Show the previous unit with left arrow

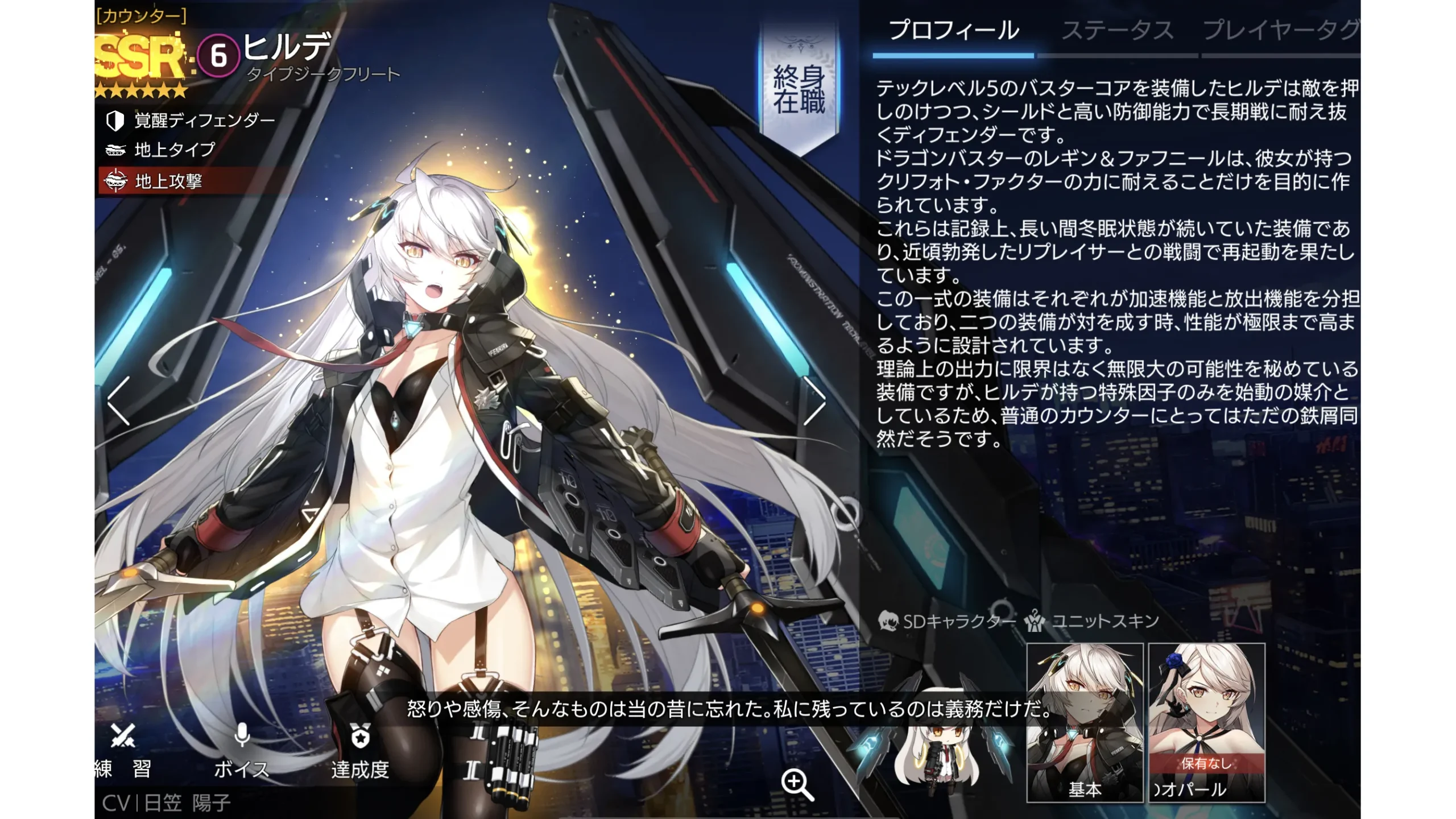(119, 400)
